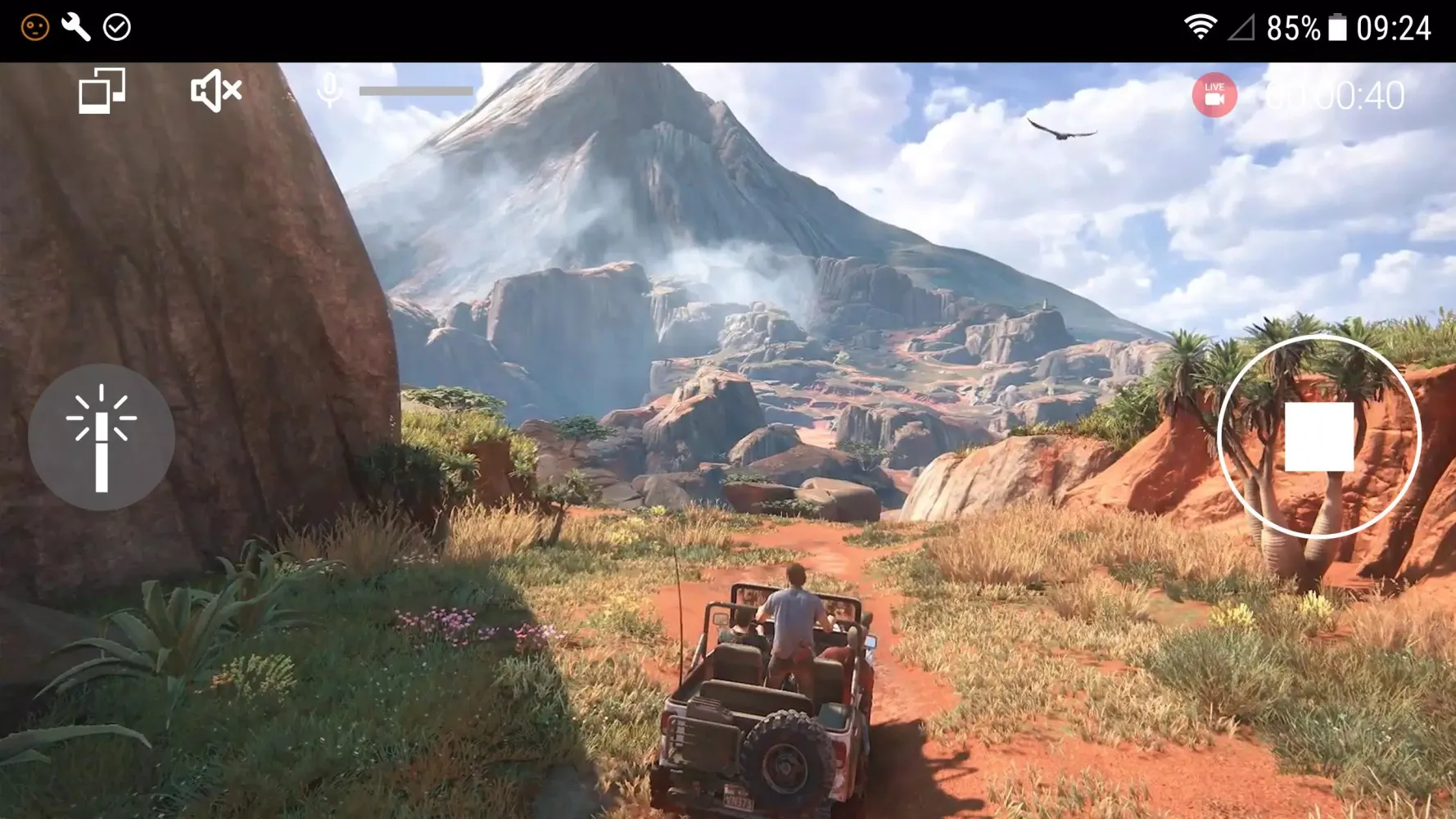This screenshot has height=819, width=1456.
Task: Toggle the microphone icon
Action: pos(330,91)
